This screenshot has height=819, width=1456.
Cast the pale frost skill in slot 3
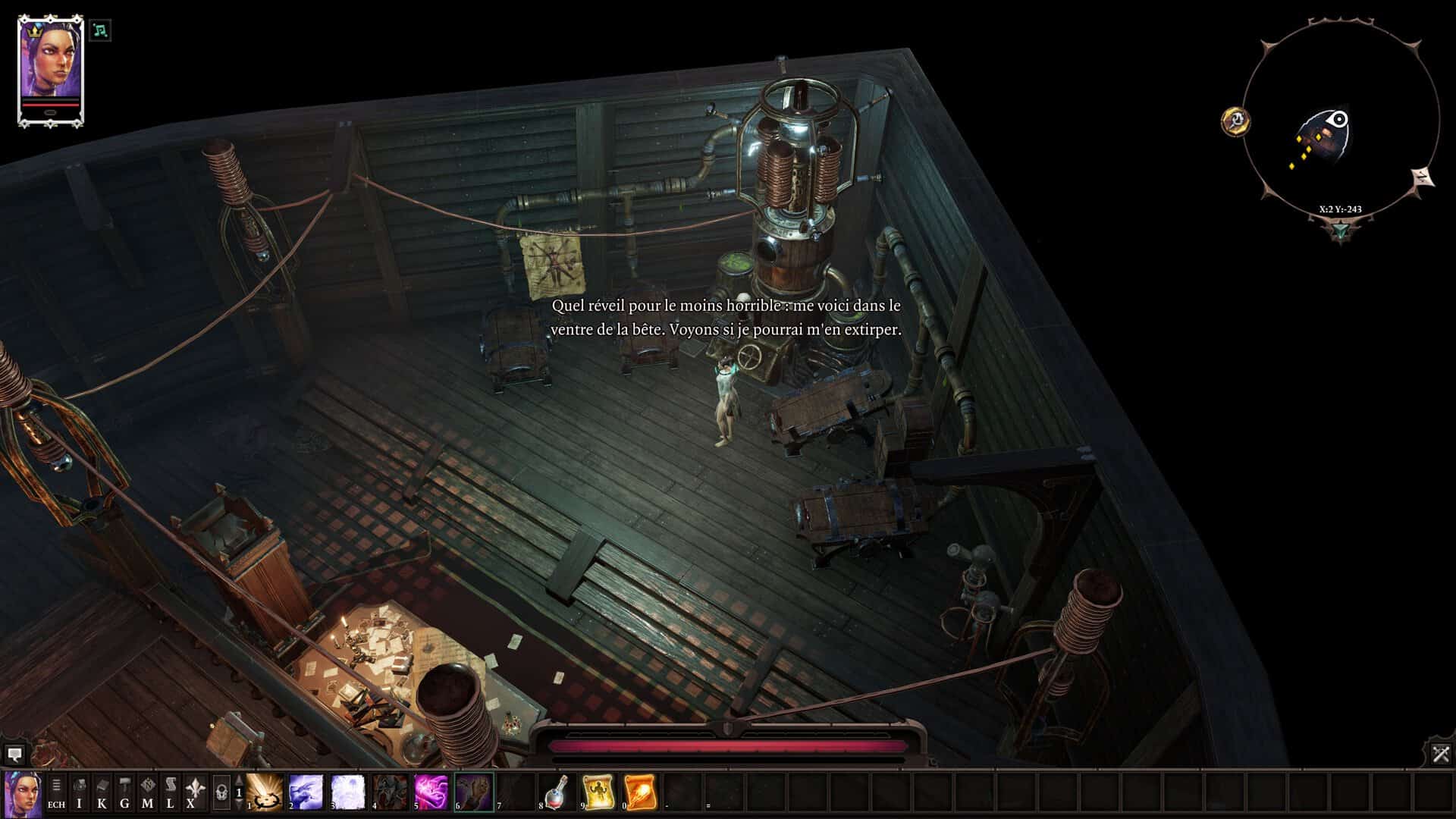348,792
